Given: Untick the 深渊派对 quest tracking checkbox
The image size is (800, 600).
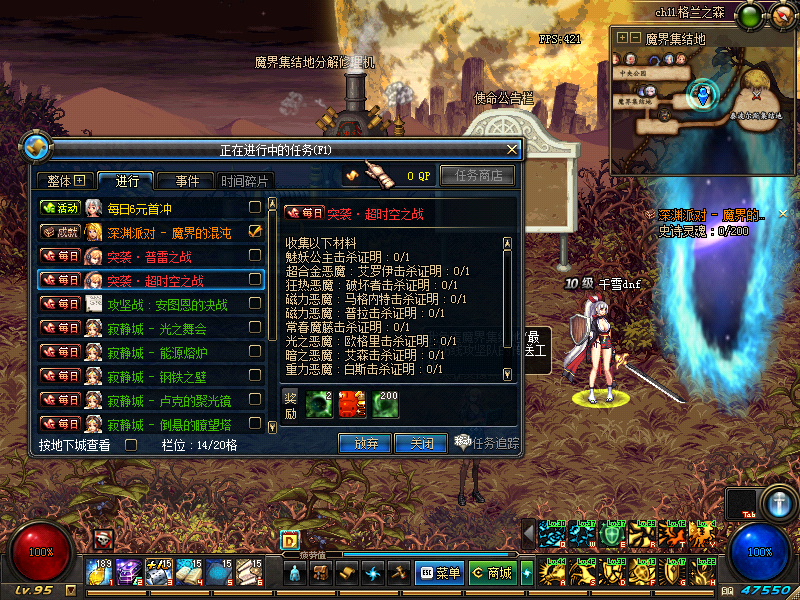Looking at the screenshot, I should click(255, 231).
